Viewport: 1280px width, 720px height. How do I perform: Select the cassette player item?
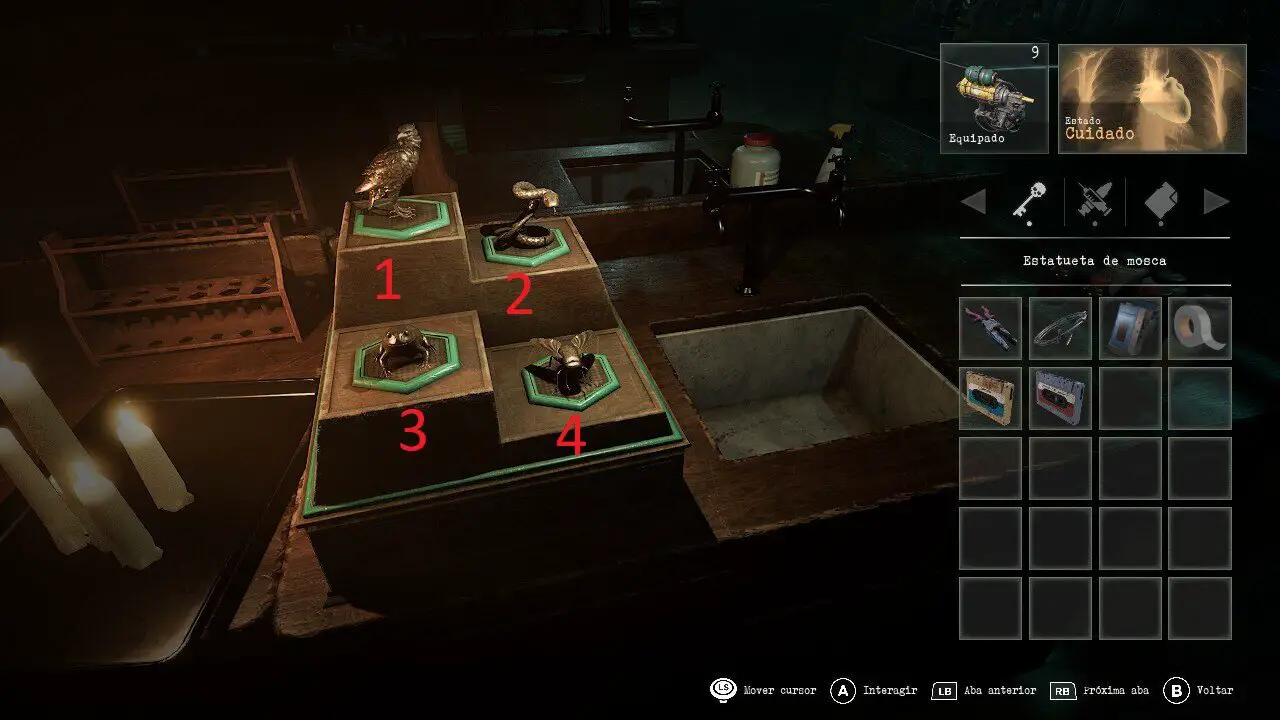point(1130,328)
